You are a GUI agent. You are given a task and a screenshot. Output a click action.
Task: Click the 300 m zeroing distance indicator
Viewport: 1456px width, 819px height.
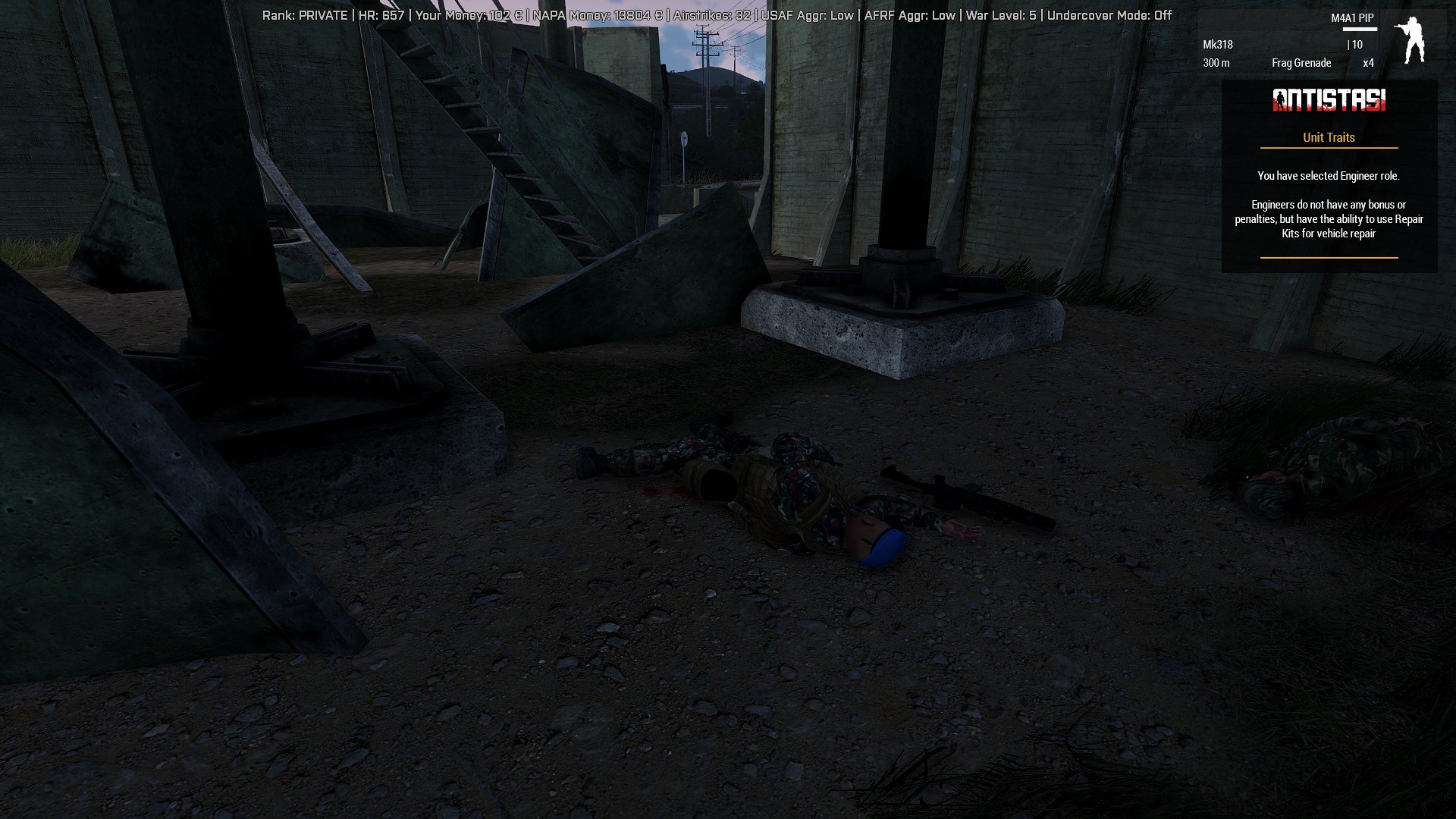pos(1216,64)
